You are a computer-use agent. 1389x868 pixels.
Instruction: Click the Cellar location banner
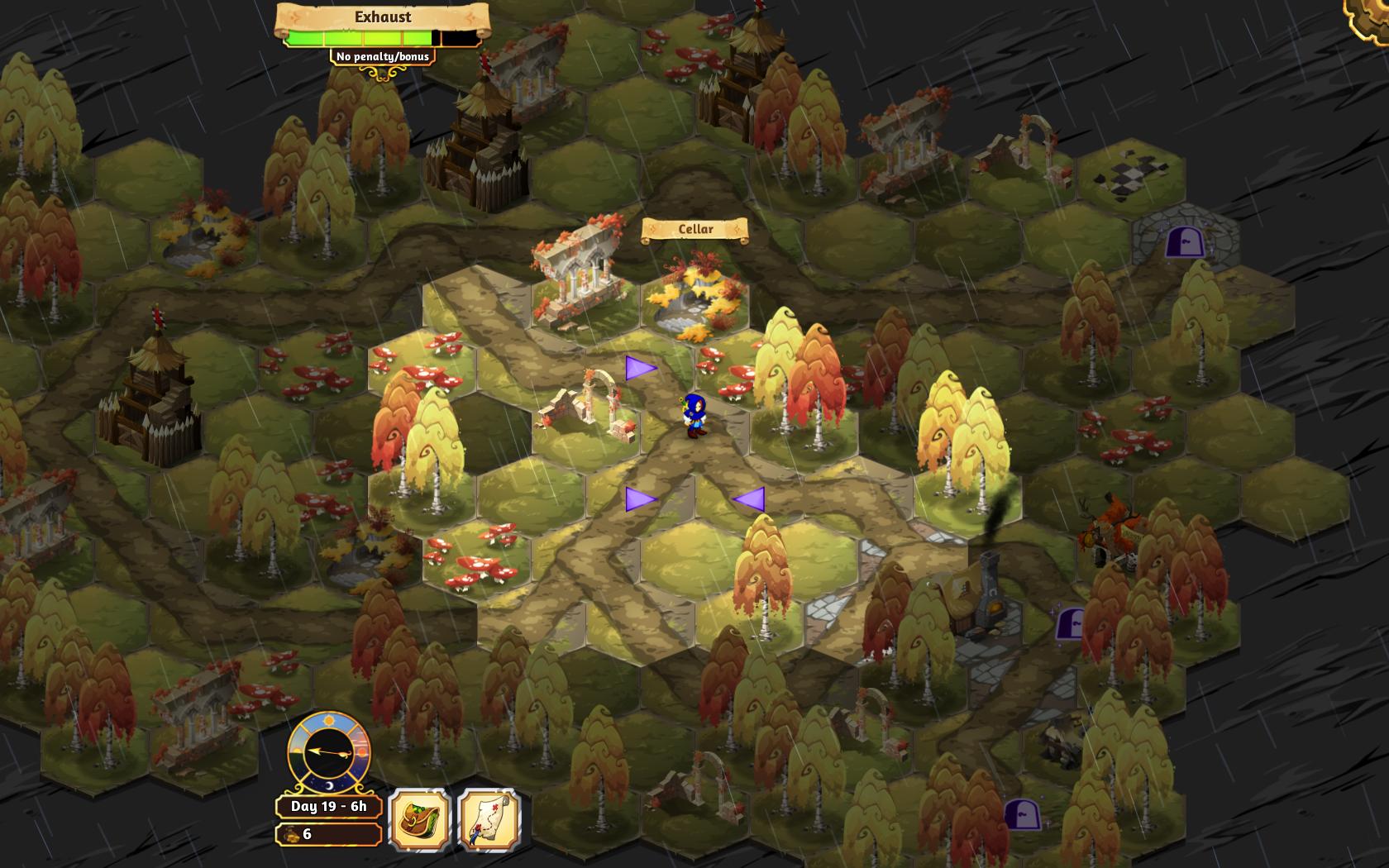point(694,228)
